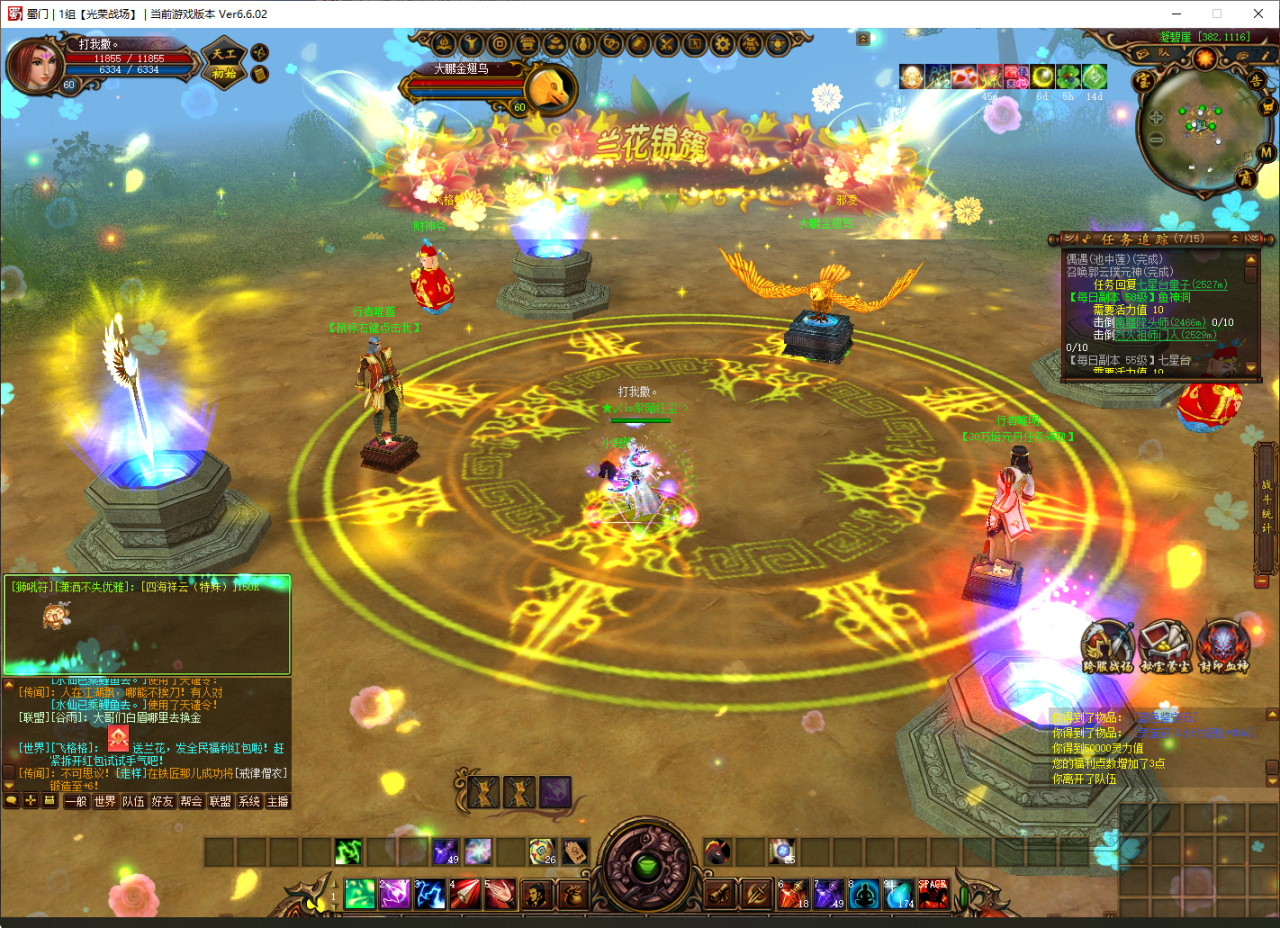
Task: Open the money bag inventory button
Action: [x=572, y=894]
